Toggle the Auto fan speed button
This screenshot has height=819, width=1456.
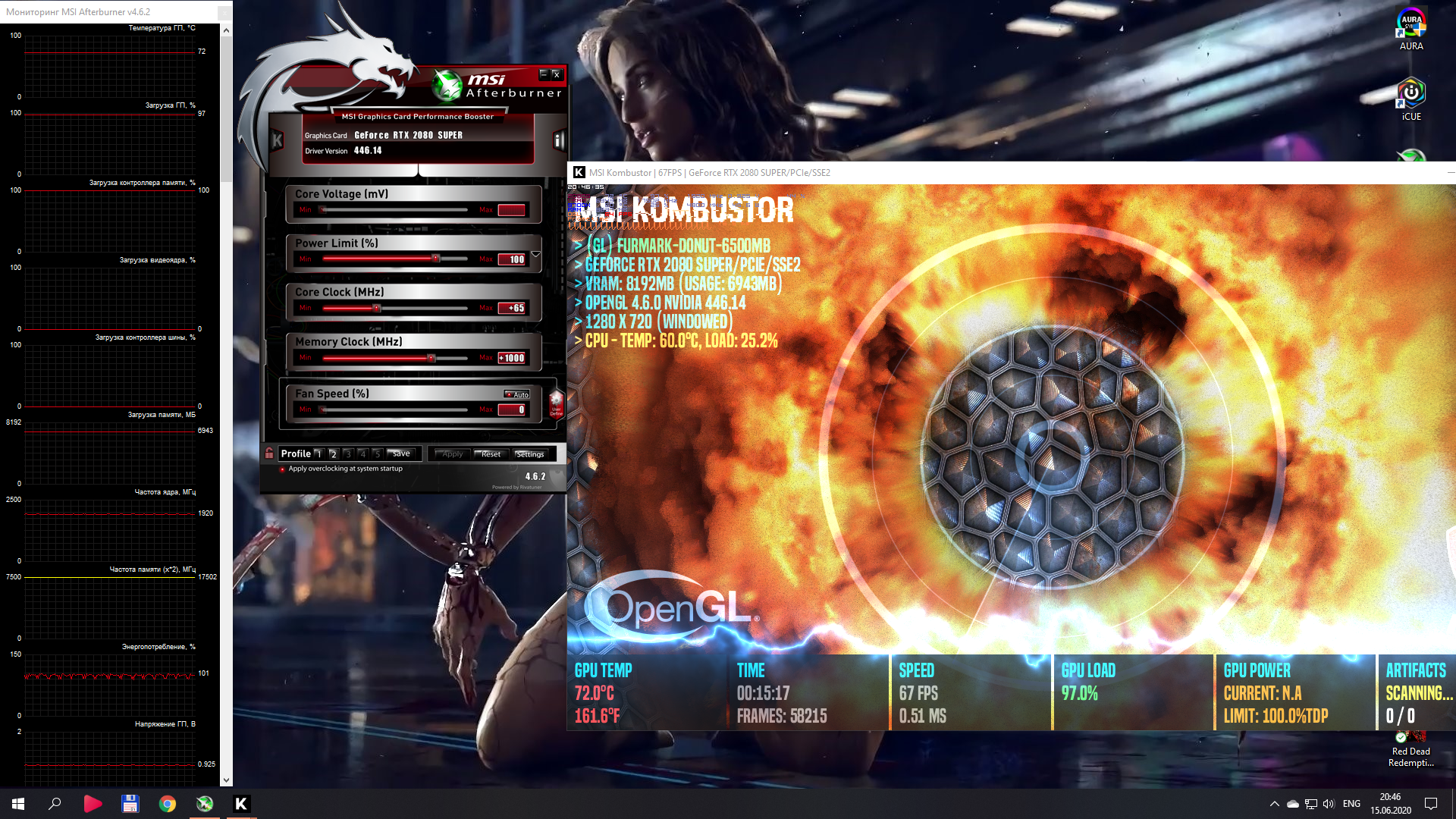coord(518,394)
